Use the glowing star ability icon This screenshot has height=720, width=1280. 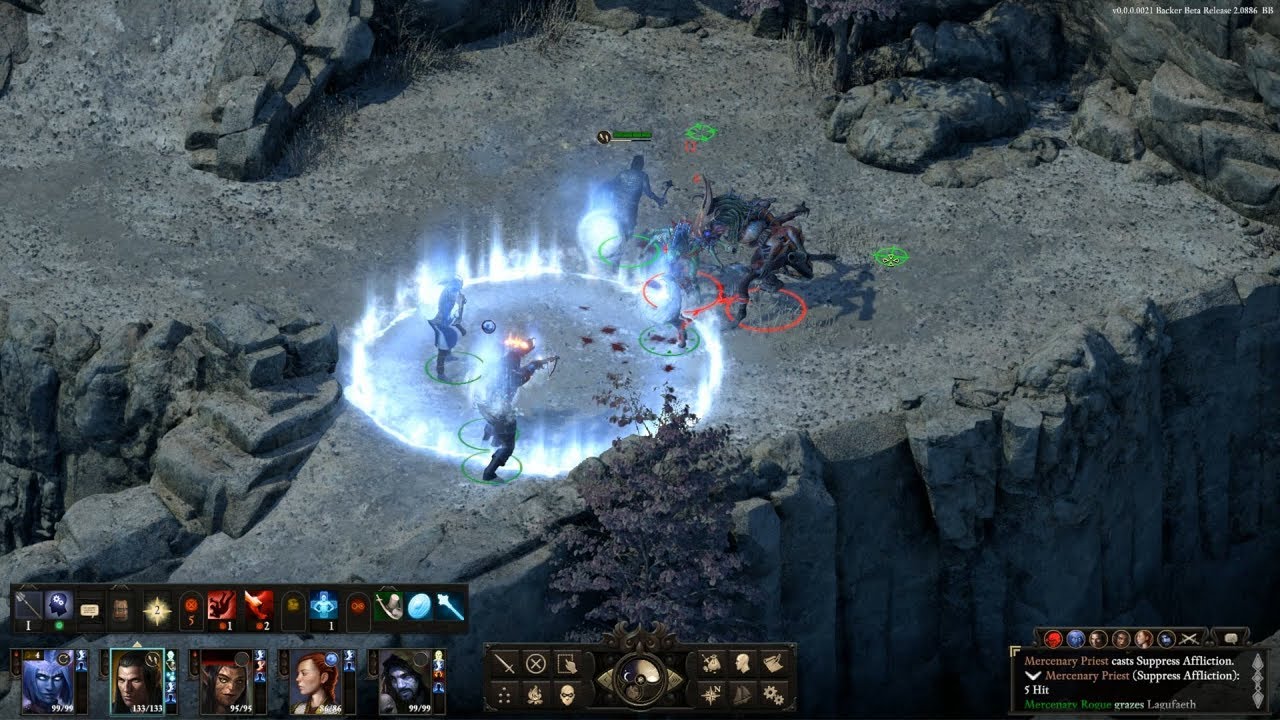[x=157, y=607]
